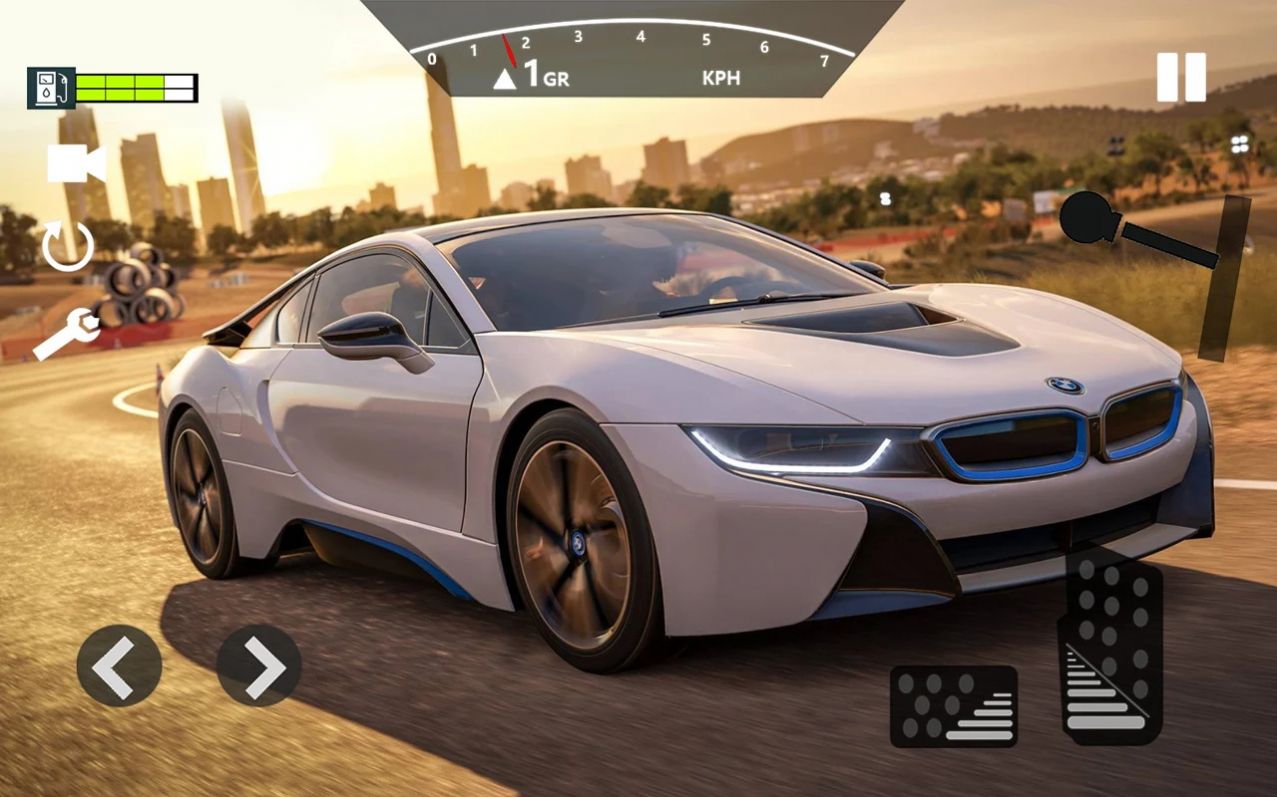The image size is (1277, 797).
Task: Reset the car with the circular arrow icon
Action: [x=68, y=246]
